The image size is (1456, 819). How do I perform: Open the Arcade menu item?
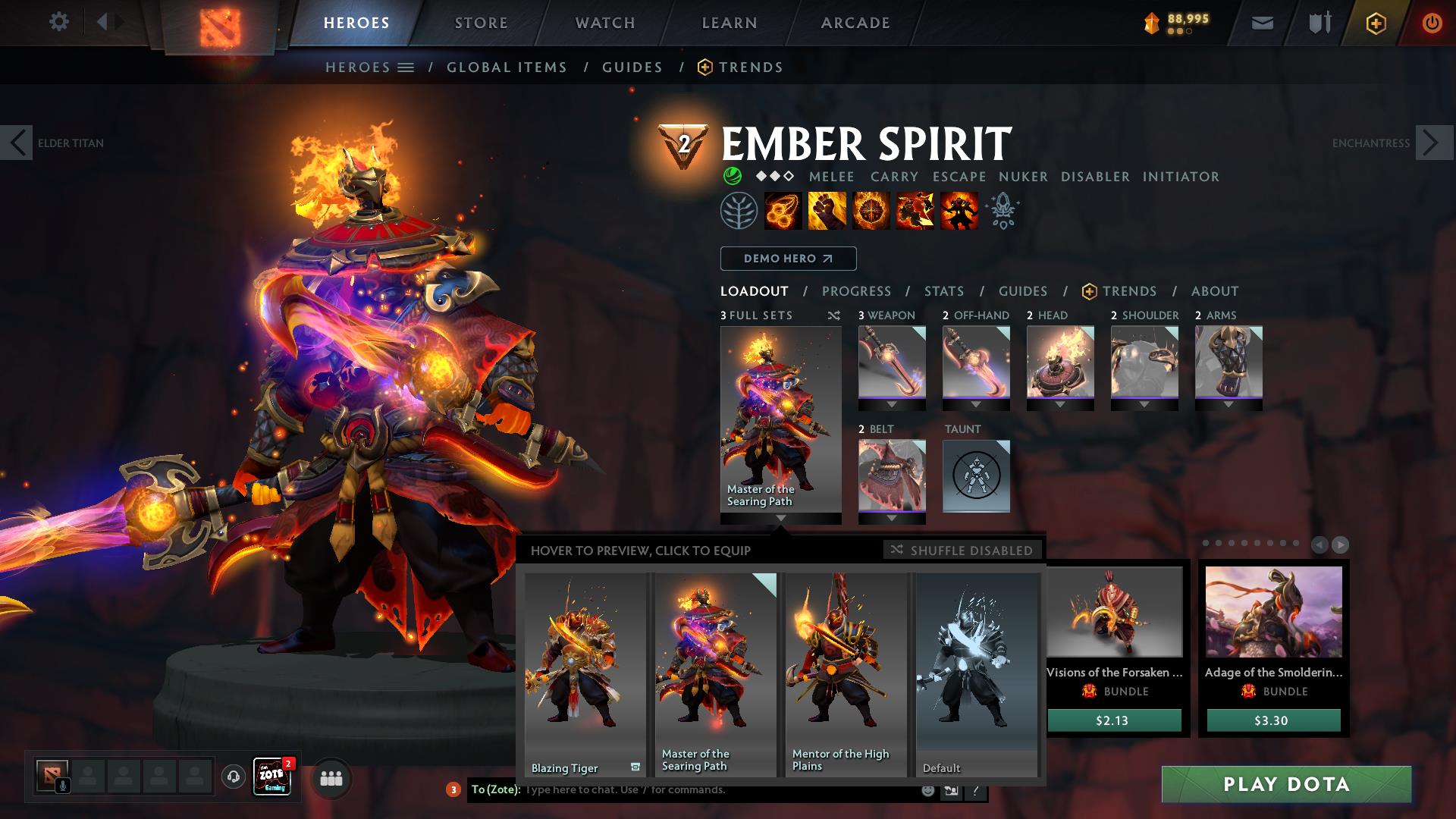[x=855, y=22]
